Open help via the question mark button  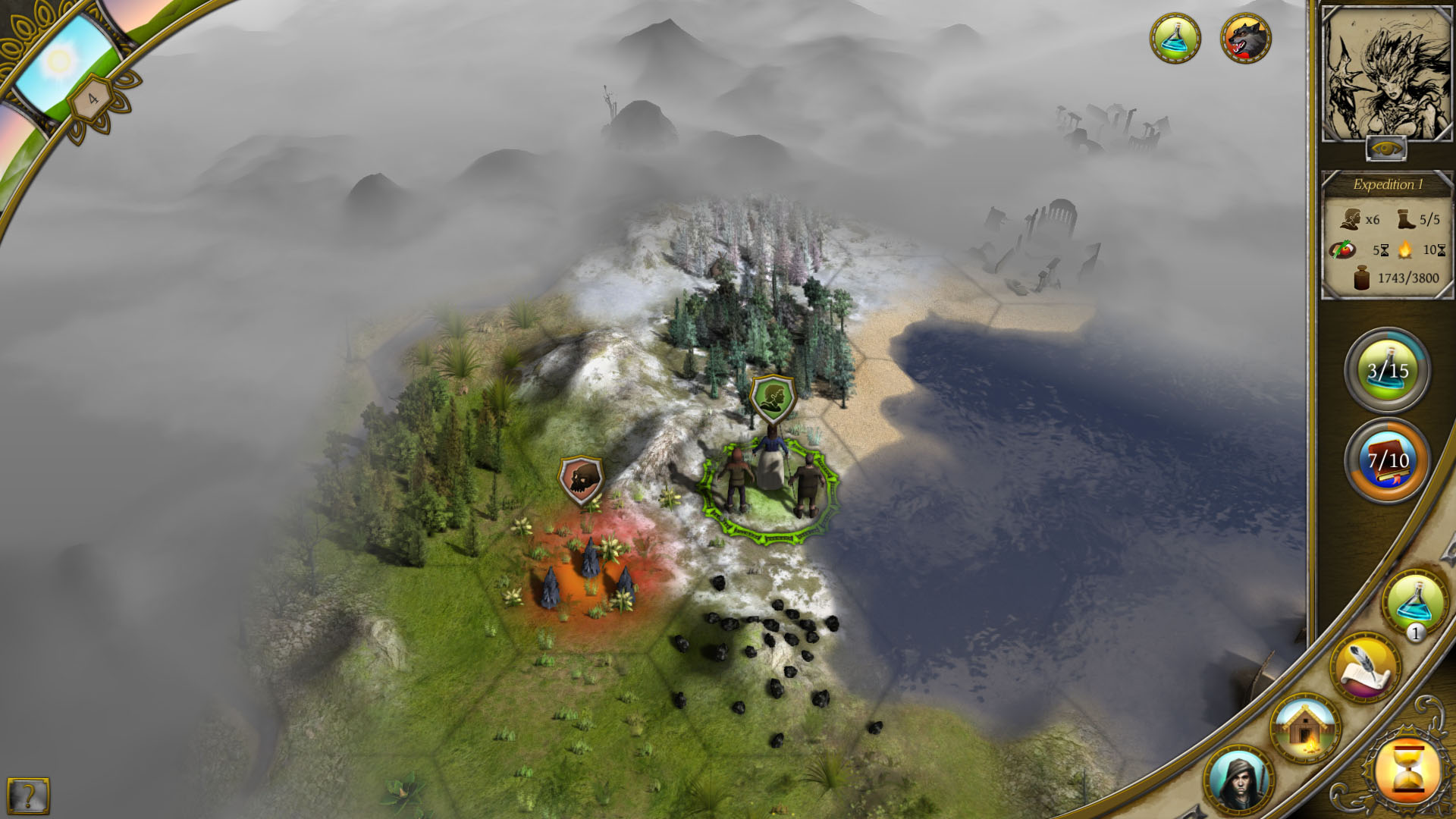(x=29, y=795)
